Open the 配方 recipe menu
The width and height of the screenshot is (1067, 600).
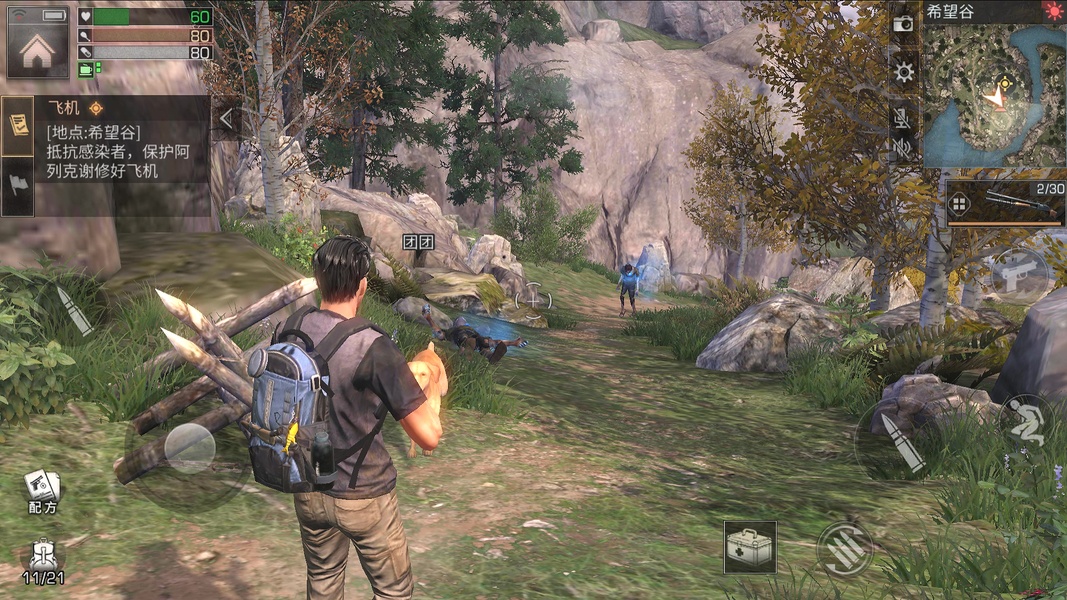[42, 489]
